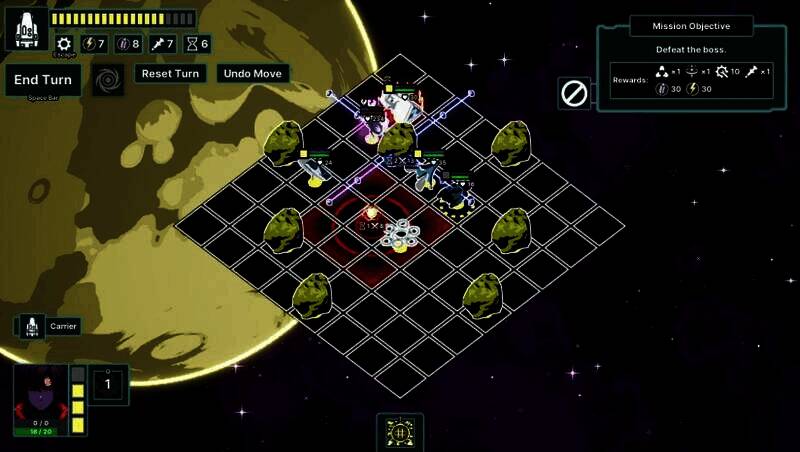The image size is (800, 452).
Task: Select the white ring-cluster unit on grid
Action: tap(400, 234)
